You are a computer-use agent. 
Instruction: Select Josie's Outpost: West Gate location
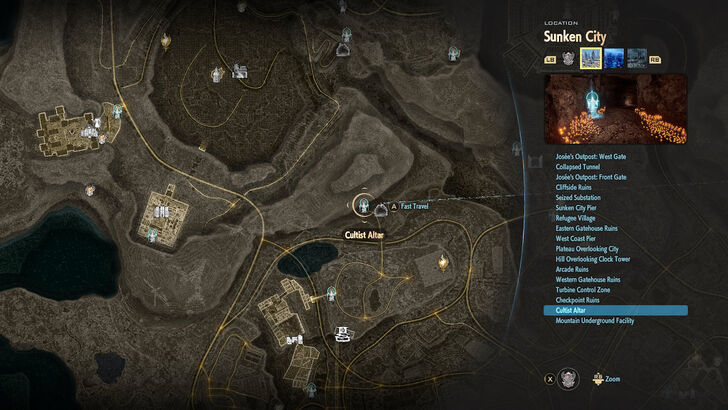click(586, 157)
